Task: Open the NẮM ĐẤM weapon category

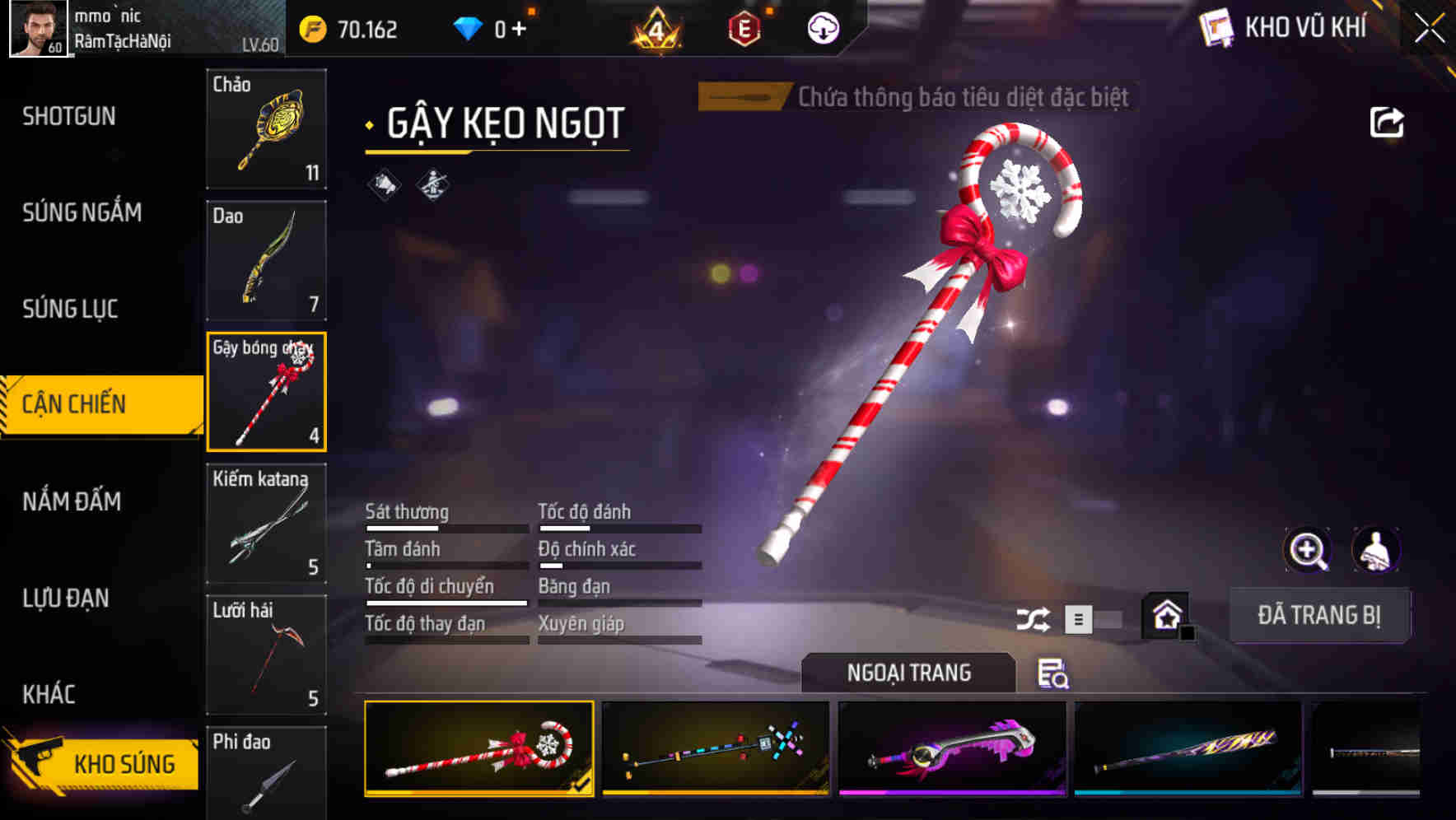Action: click(72, 501)
